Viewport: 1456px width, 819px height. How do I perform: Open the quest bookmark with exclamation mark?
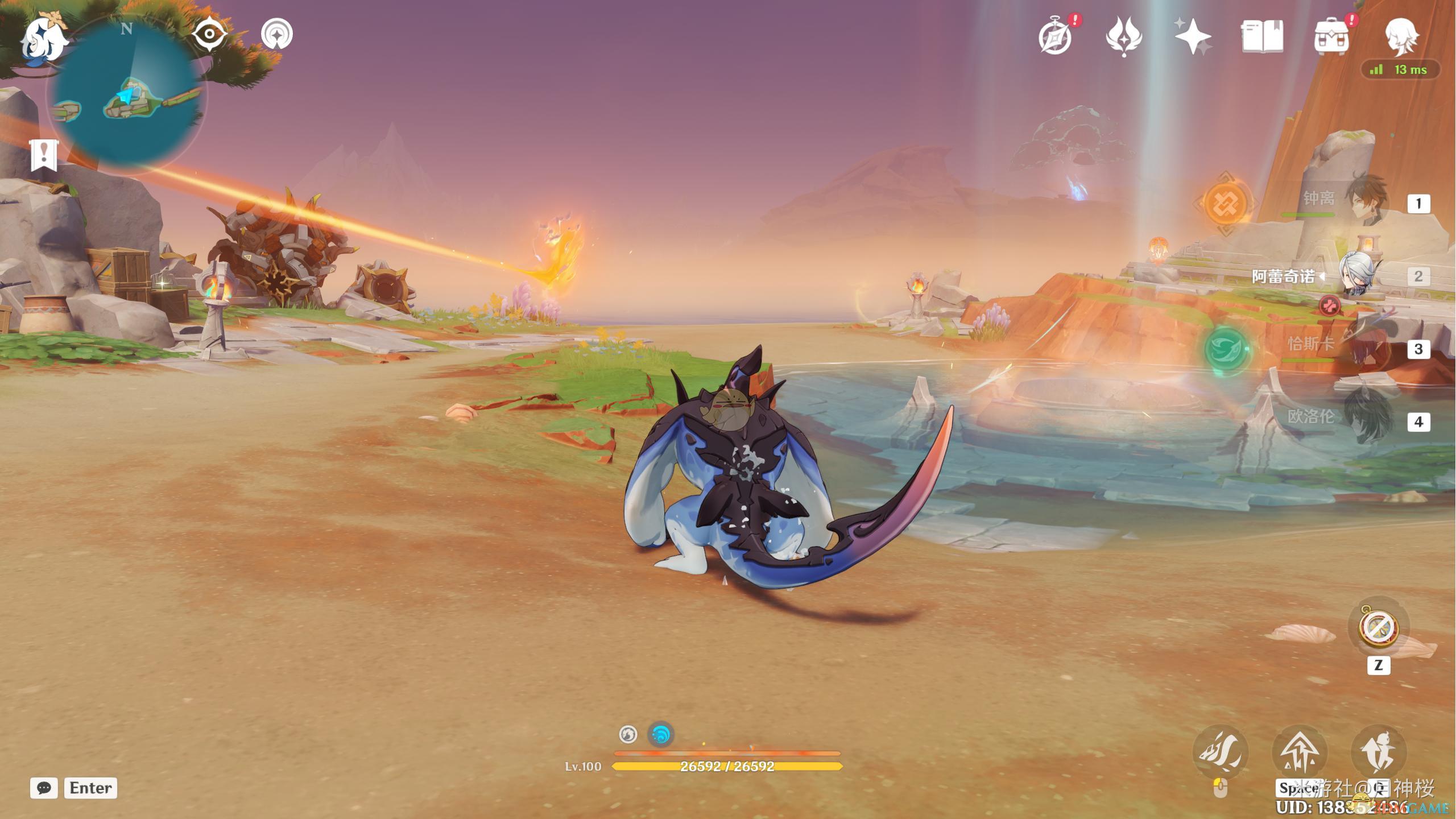pyautogui.click(x=44, y=155)
